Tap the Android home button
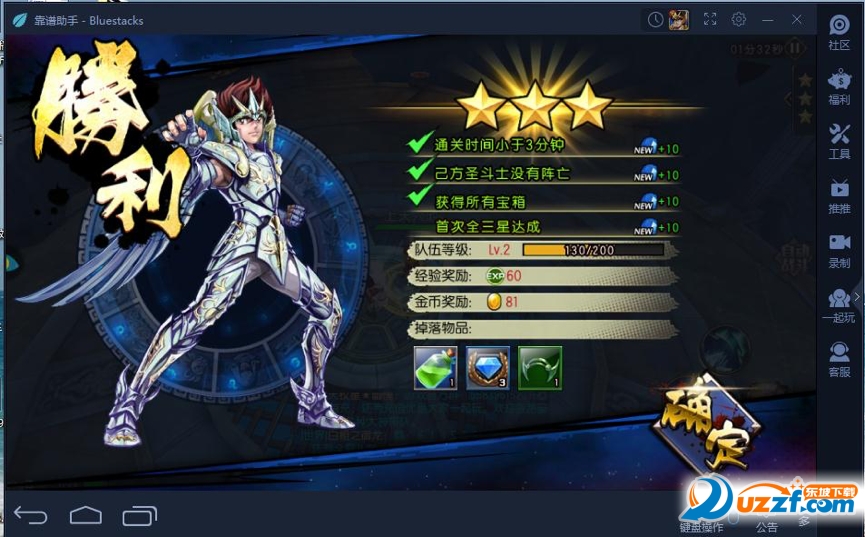865x537 pixels. tap(86, 515)
